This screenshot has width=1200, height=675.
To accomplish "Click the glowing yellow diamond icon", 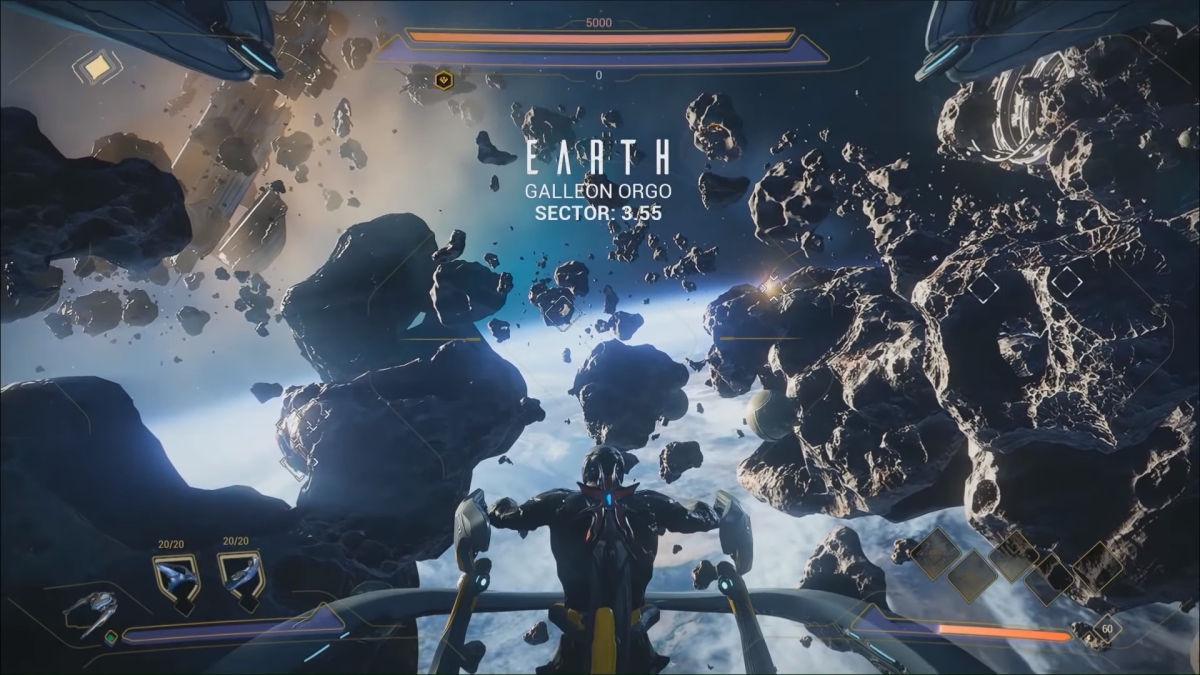I will pyautogui.click(x=98, y=67).
